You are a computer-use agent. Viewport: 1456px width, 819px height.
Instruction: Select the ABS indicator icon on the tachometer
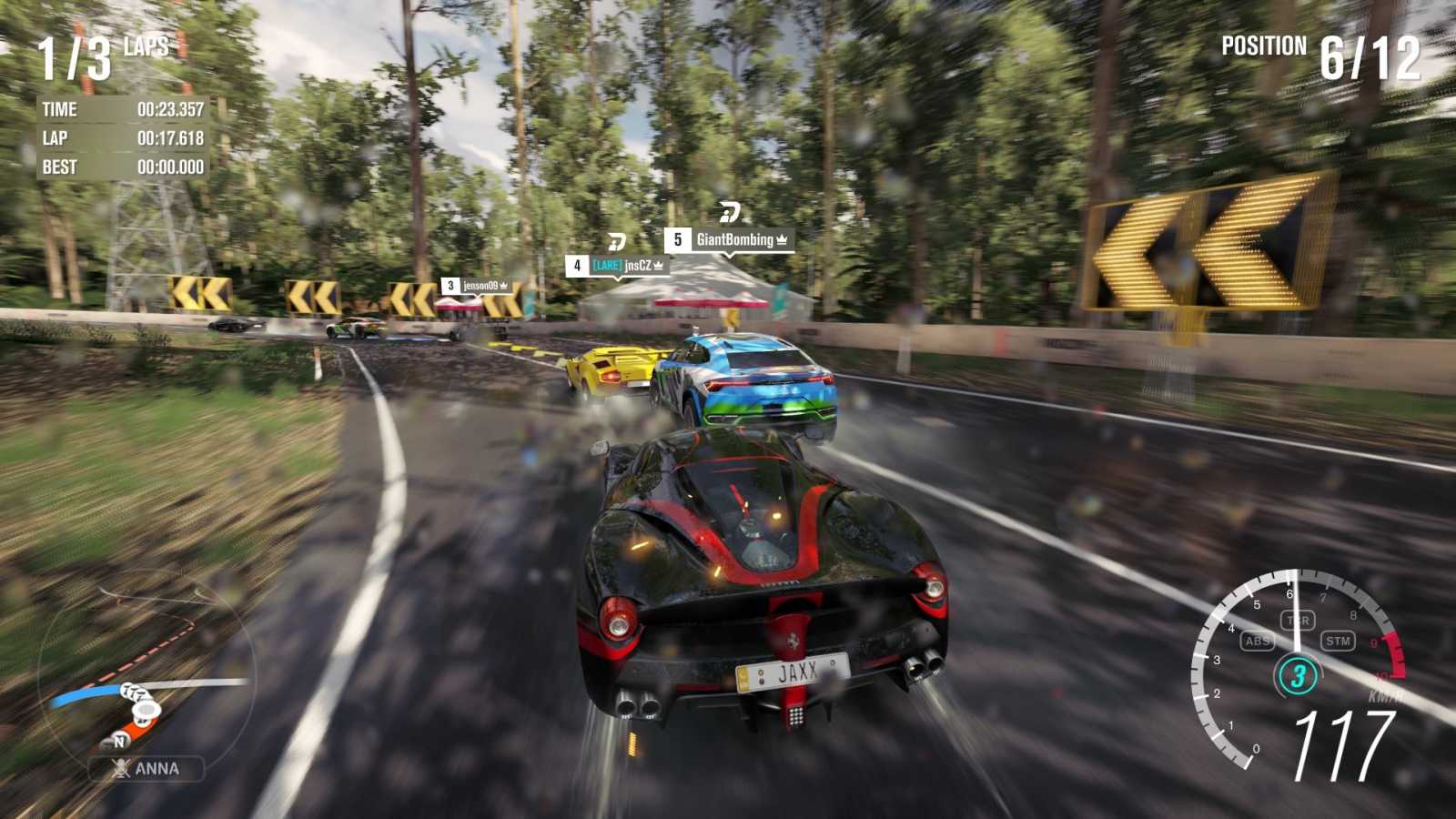(x=1256, y=641)
